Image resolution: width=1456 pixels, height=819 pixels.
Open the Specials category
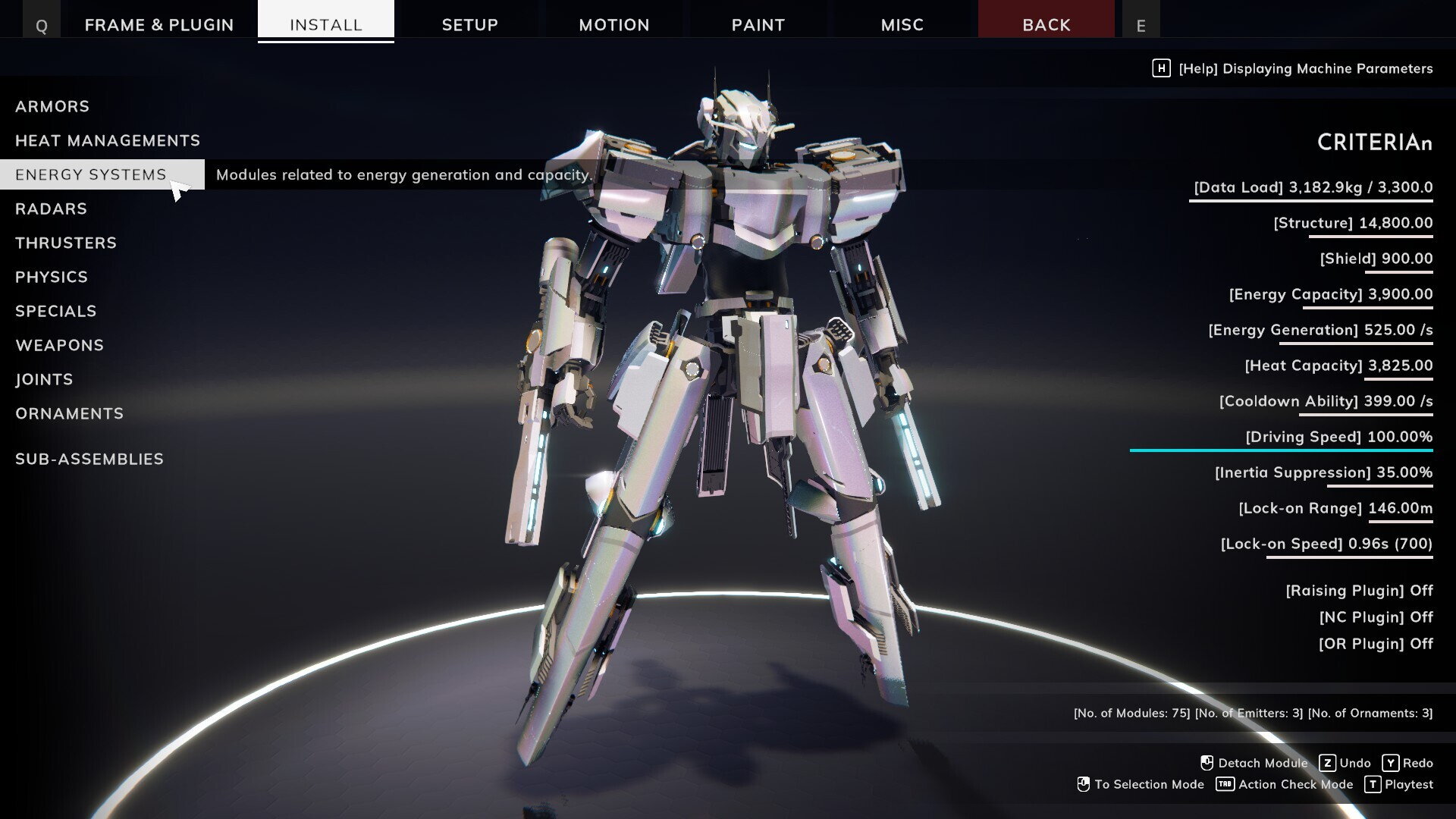pos(56,311)
